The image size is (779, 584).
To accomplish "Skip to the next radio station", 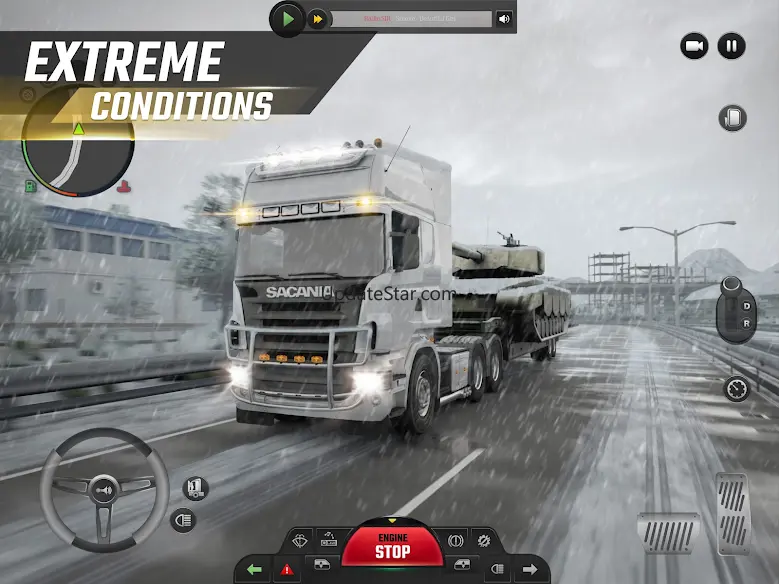I will click(x=318, y=19).
